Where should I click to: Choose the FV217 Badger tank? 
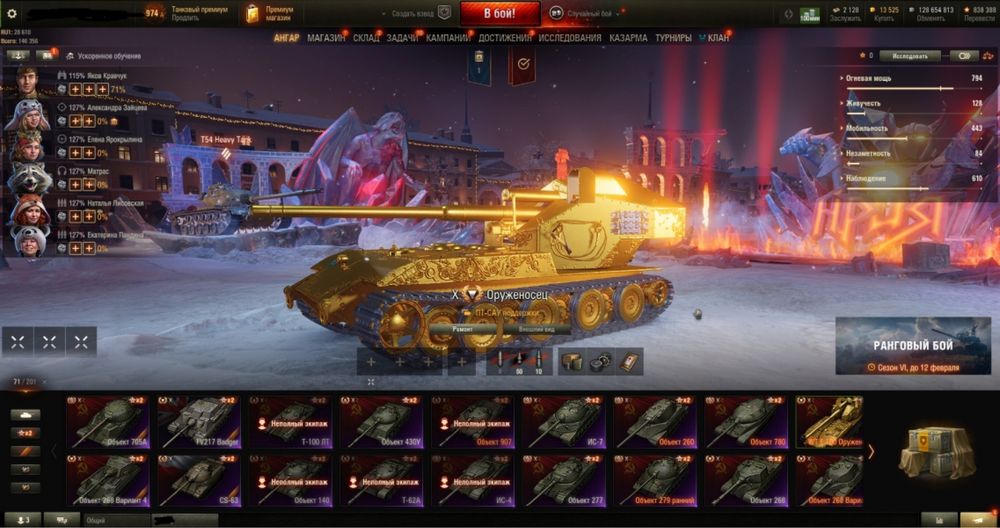coord(200,421)
